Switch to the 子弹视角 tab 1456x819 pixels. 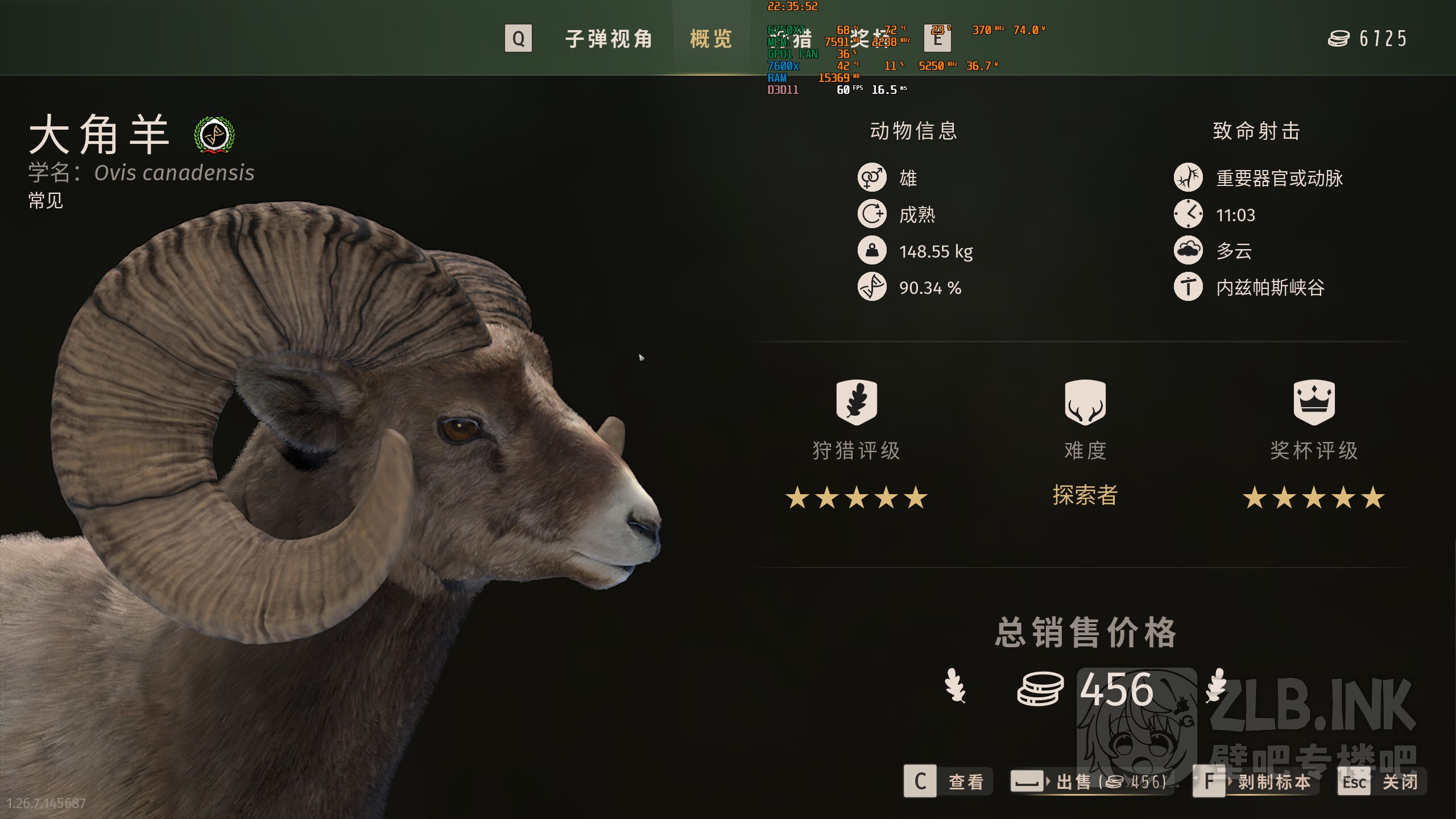[608, 39]
